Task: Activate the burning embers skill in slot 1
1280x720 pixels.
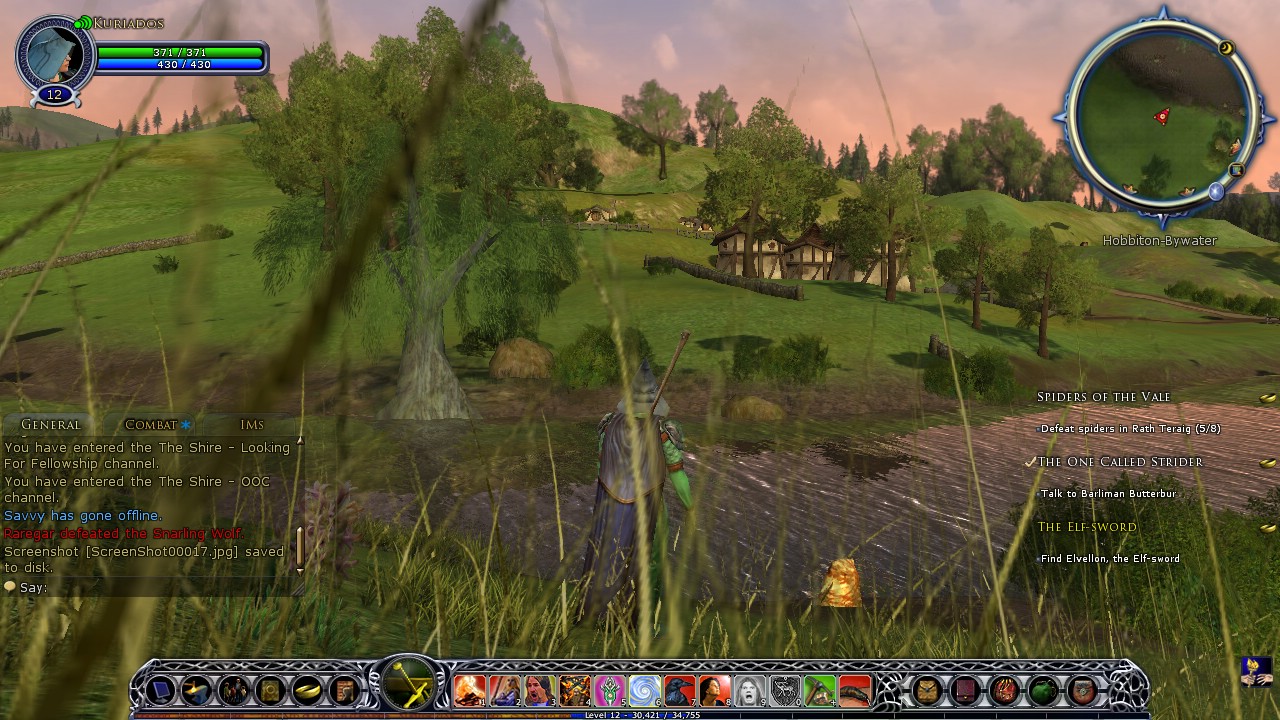Action: [469, 690]
